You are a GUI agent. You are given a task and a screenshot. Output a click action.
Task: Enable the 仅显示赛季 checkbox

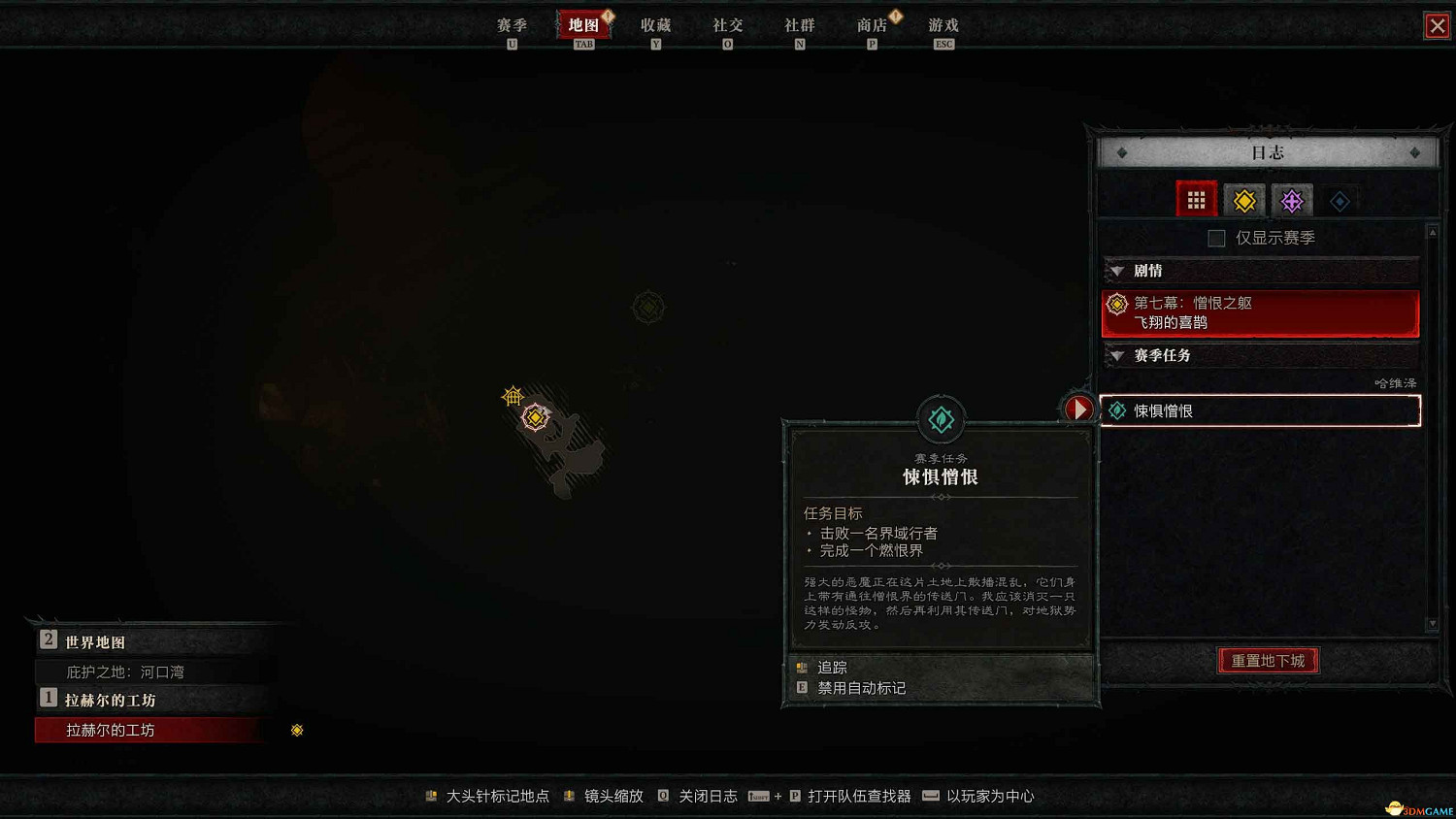[x=1215, y=237]
